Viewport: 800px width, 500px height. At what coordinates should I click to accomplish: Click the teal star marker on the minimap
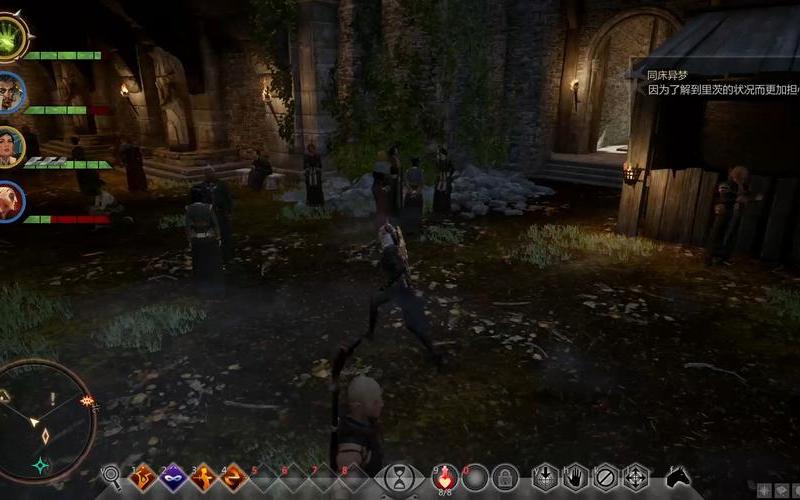pyautogui.click(x=41, y=465)
